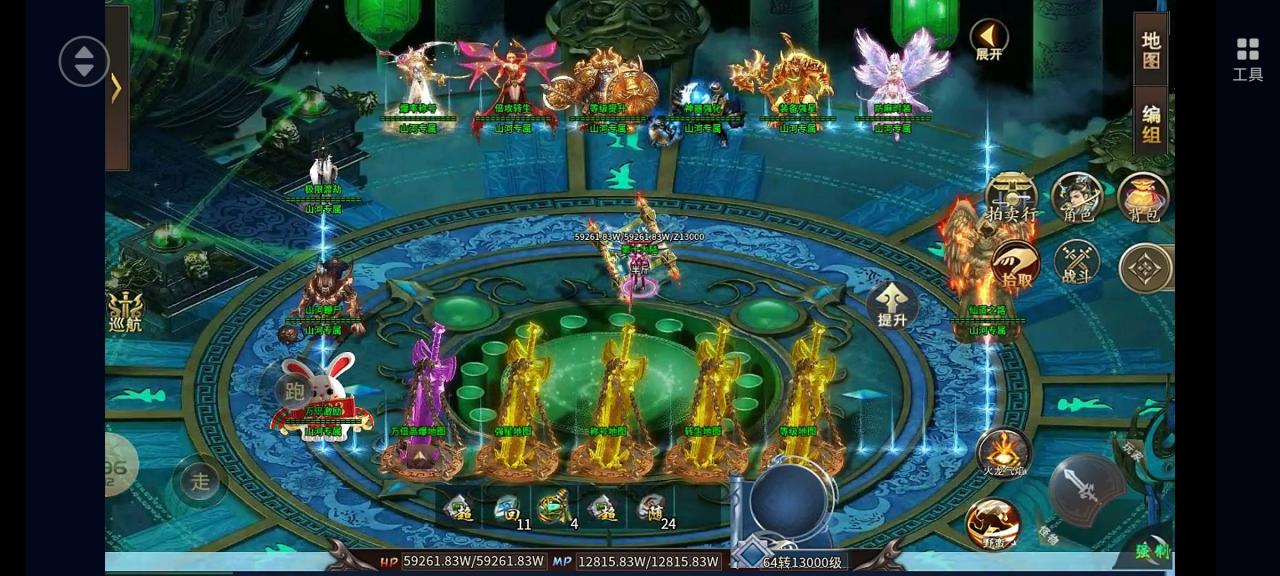This screenshot has height=576, width=1280.
Task: Open the 角色 character sheet
Action: click(x=1077, y=197)
